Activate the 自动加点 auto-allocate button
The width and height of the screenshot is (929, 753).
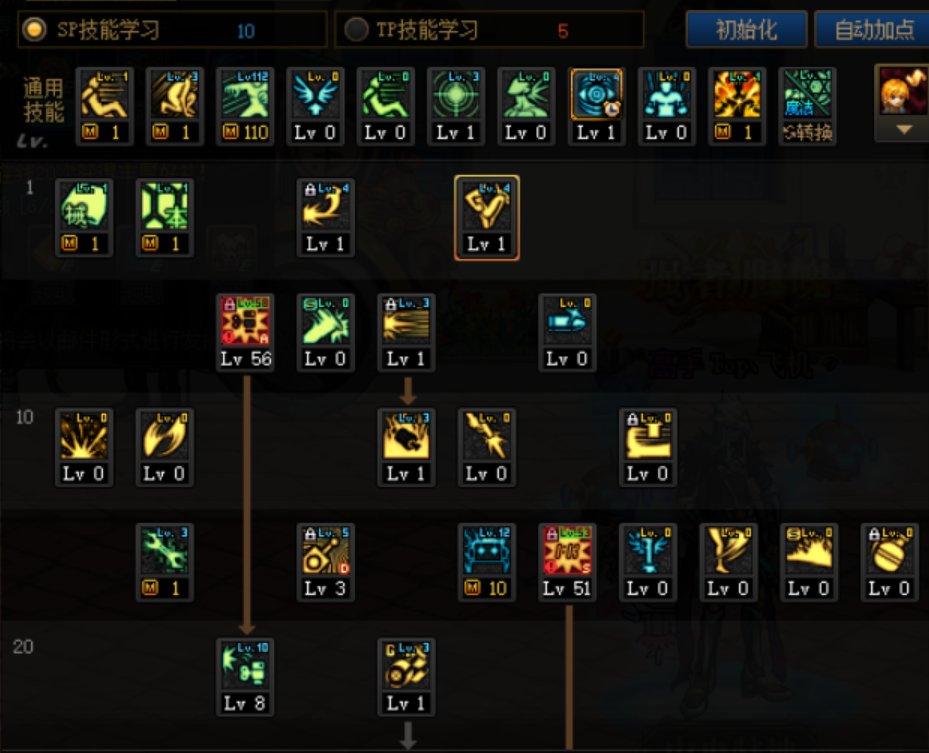[873, 29]
